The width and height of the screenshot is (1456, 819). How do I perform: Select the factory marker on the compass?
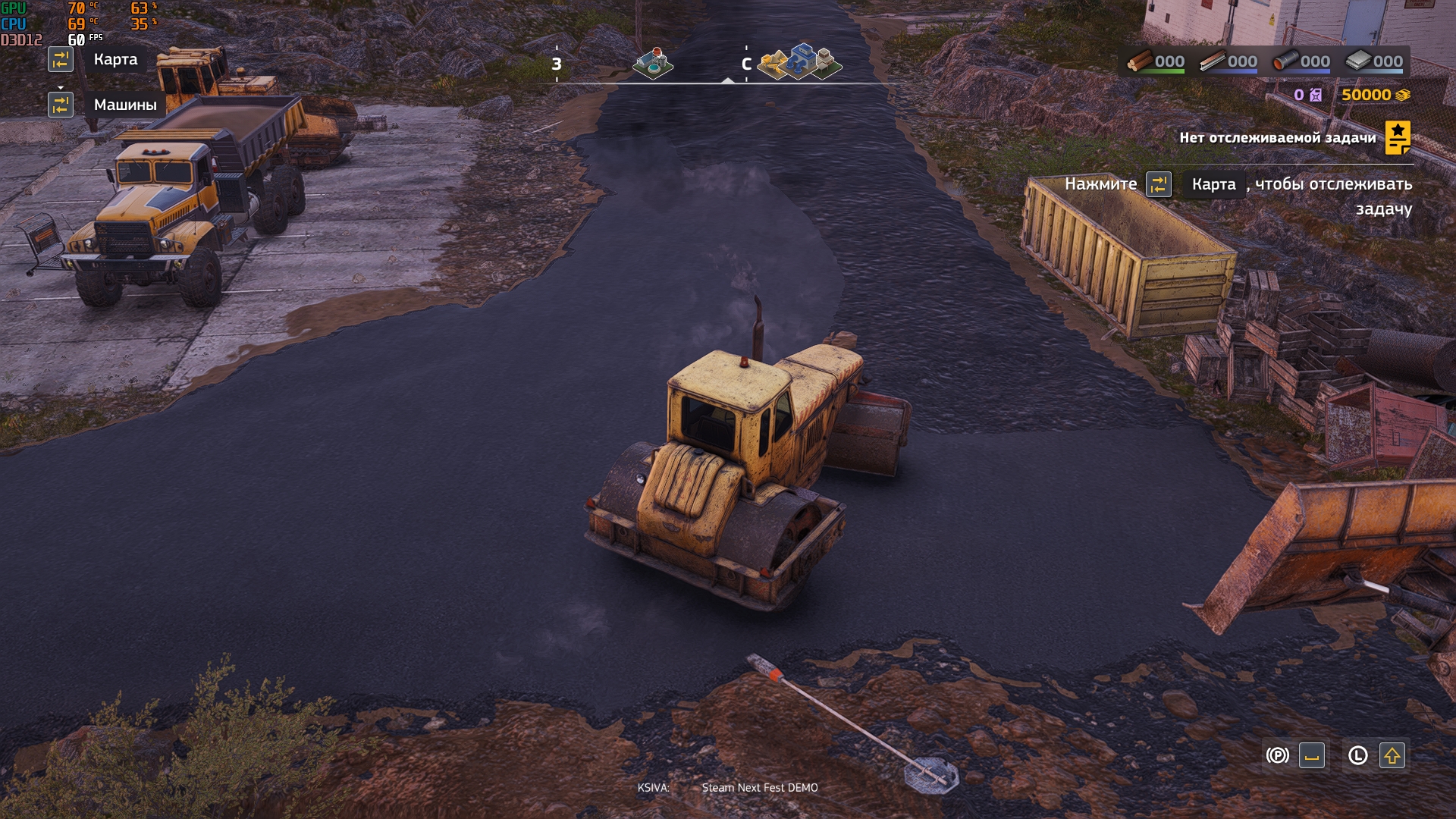[653, 64]
